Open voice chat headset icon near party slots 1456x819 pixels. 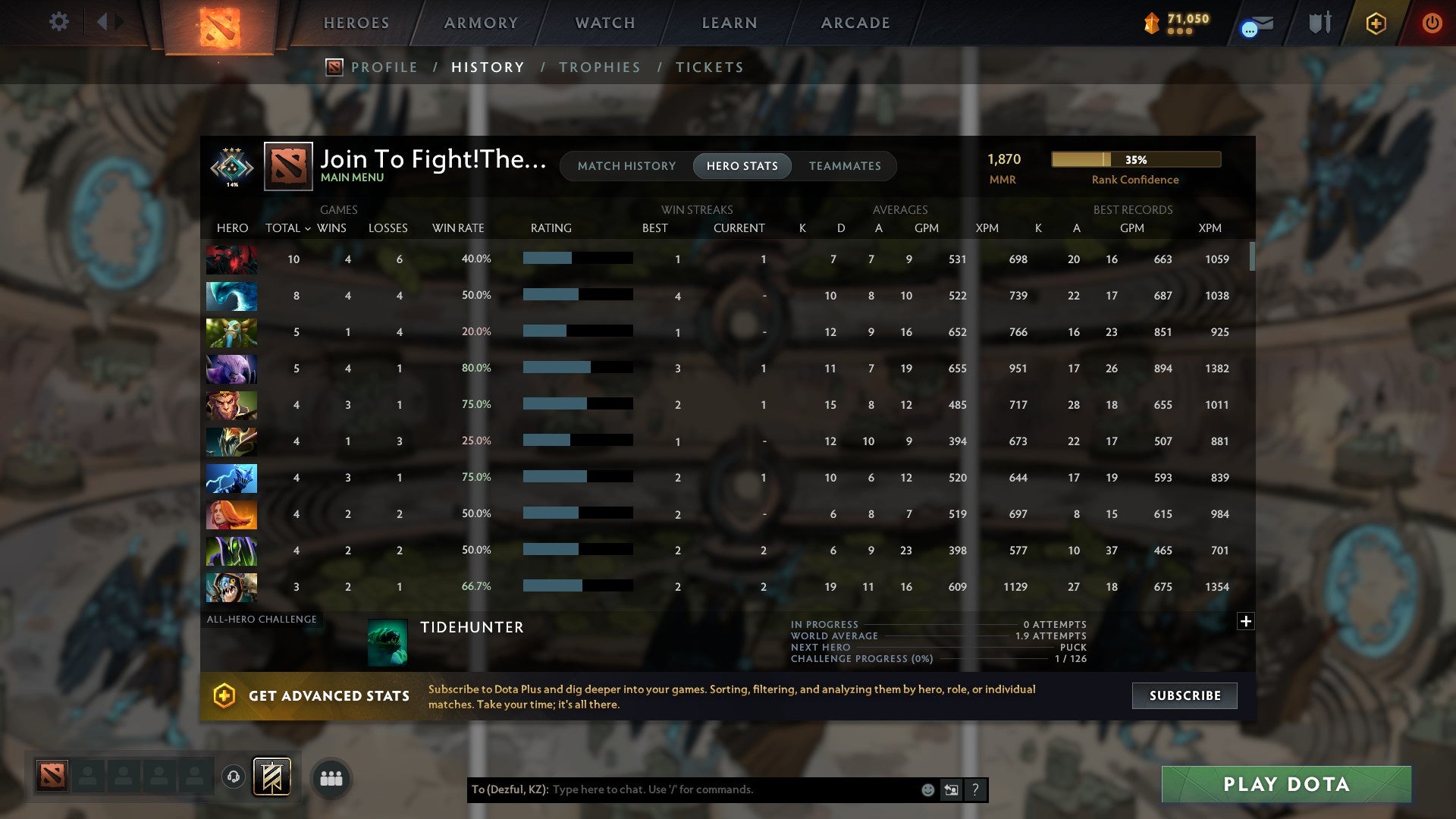tap(233, 777)
